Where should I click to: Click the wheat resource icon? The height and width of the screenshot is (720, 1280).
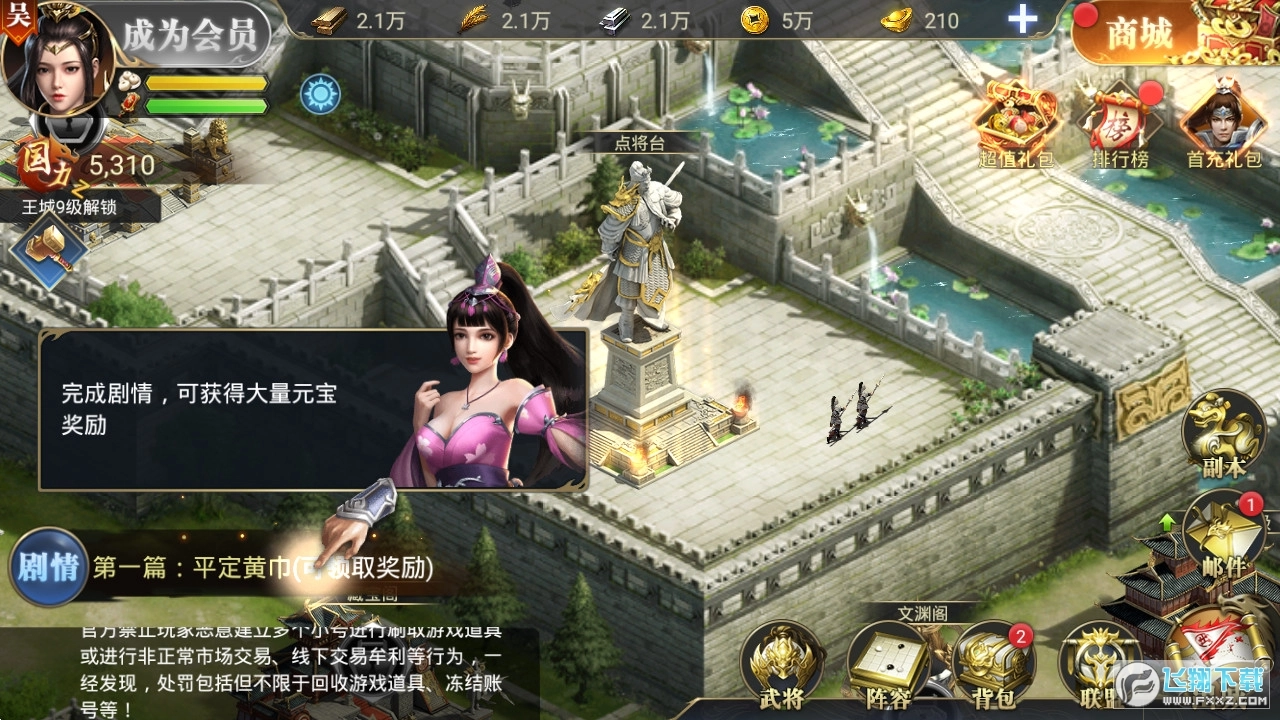[x=470, y=18]
